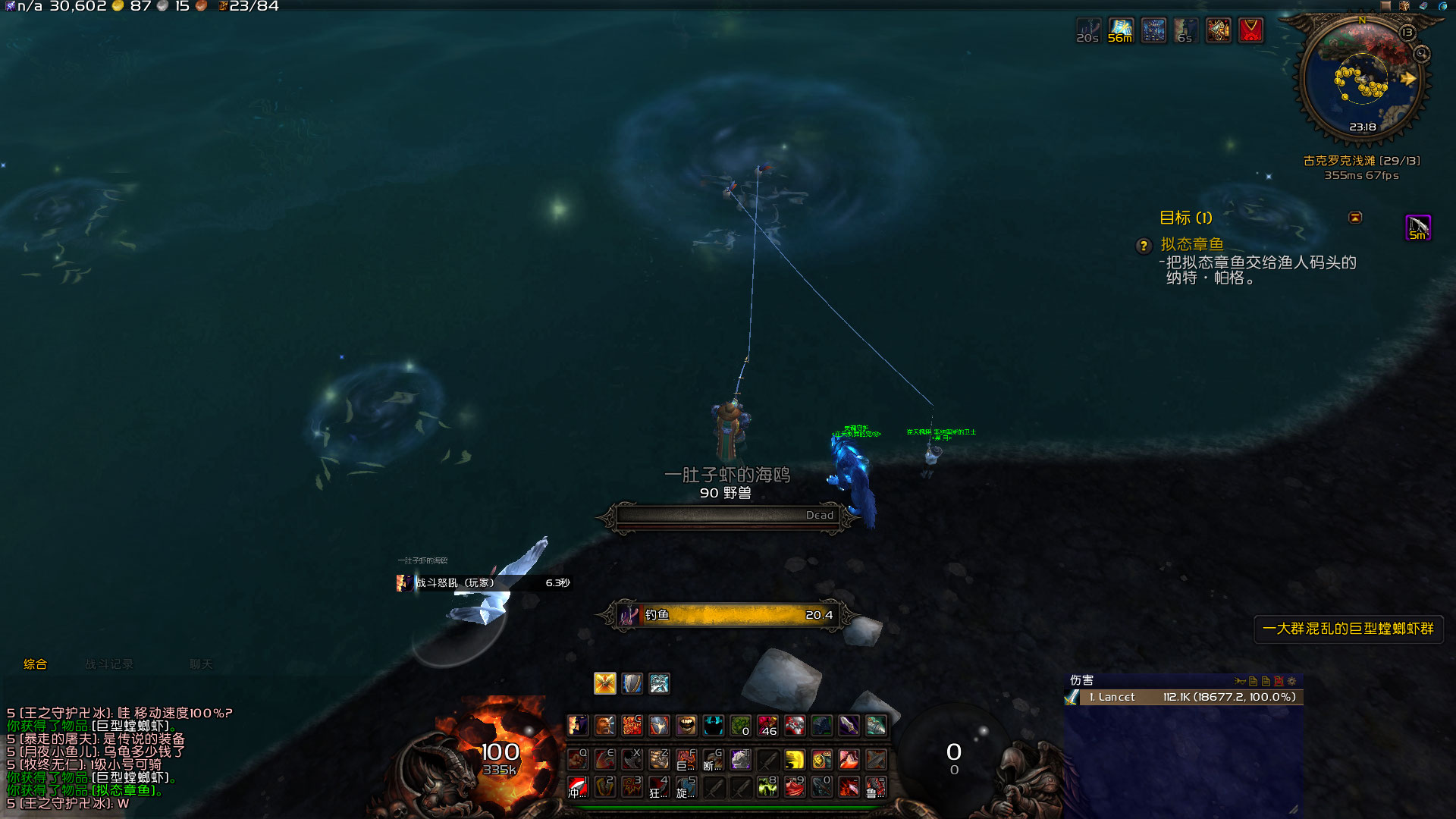Image resolution: width=1456 pixels, height=819 pixels.
Task: Open the 战斗记录 combat log tab
Action: 108,664
